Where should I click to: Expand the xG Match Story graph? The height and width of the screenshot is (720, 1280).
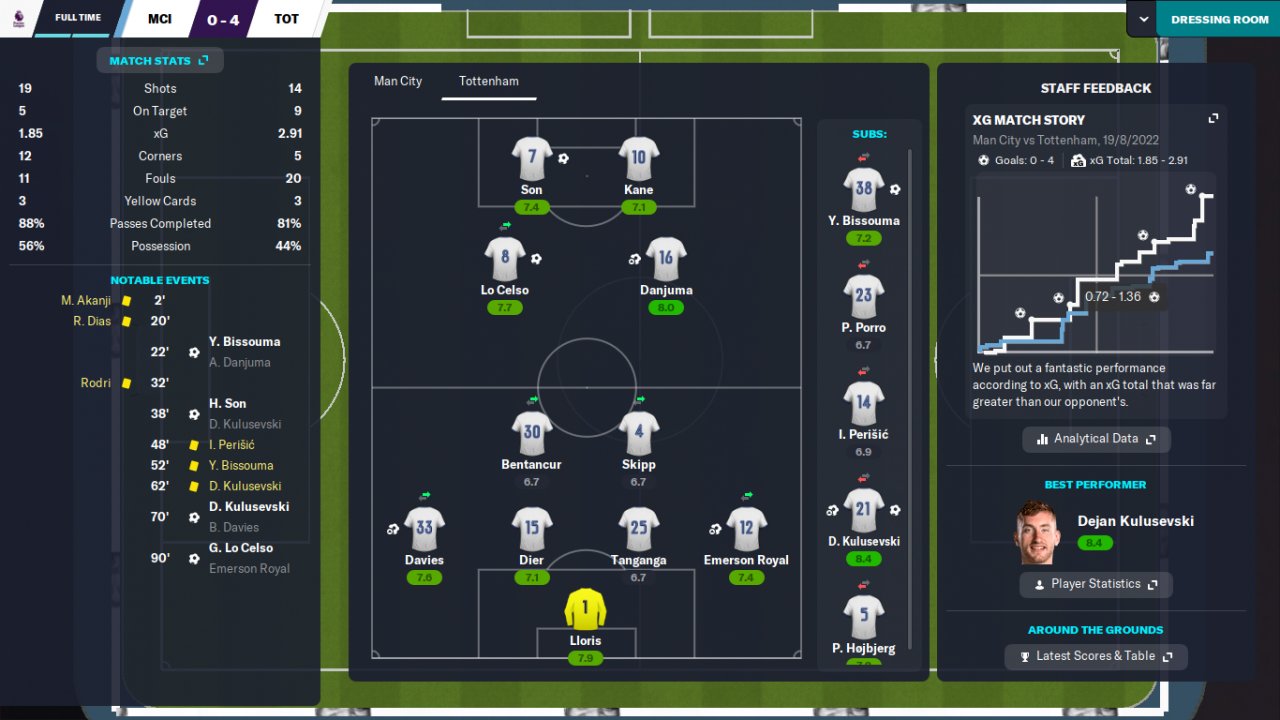click(x=1213, y=119)
